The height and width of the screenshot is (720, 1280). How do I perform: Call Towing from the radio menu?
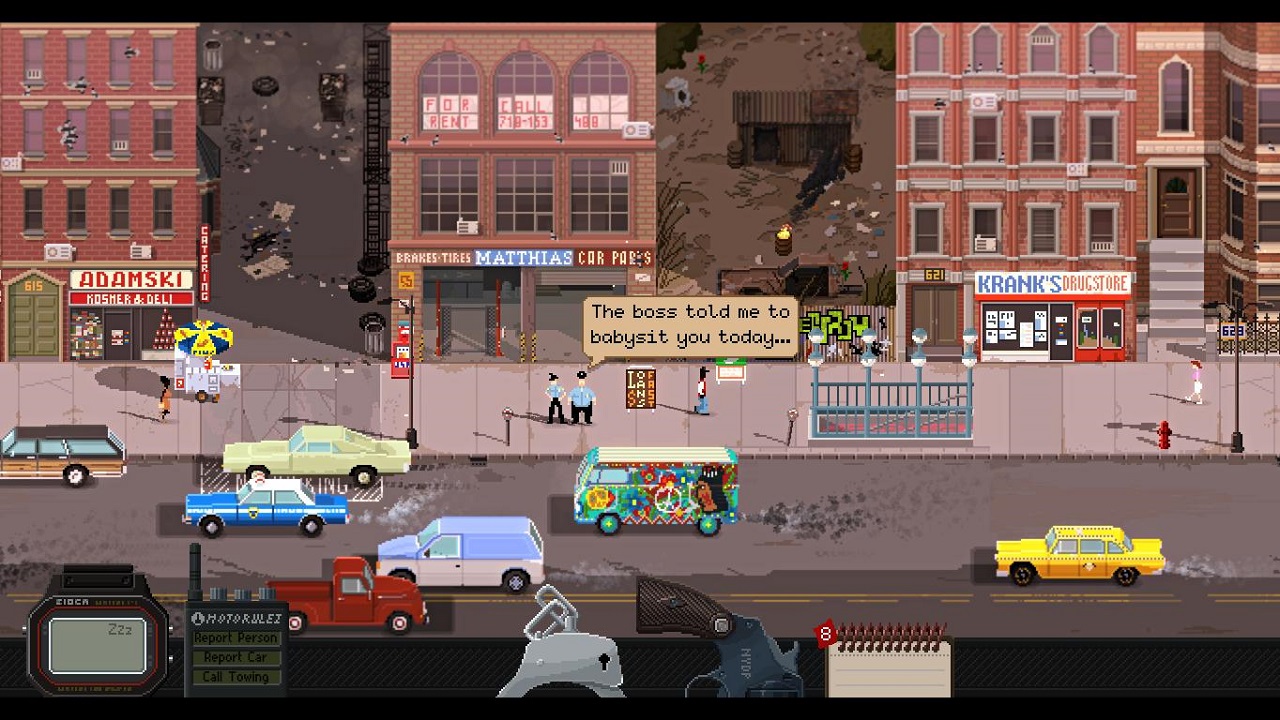point(236,677)
